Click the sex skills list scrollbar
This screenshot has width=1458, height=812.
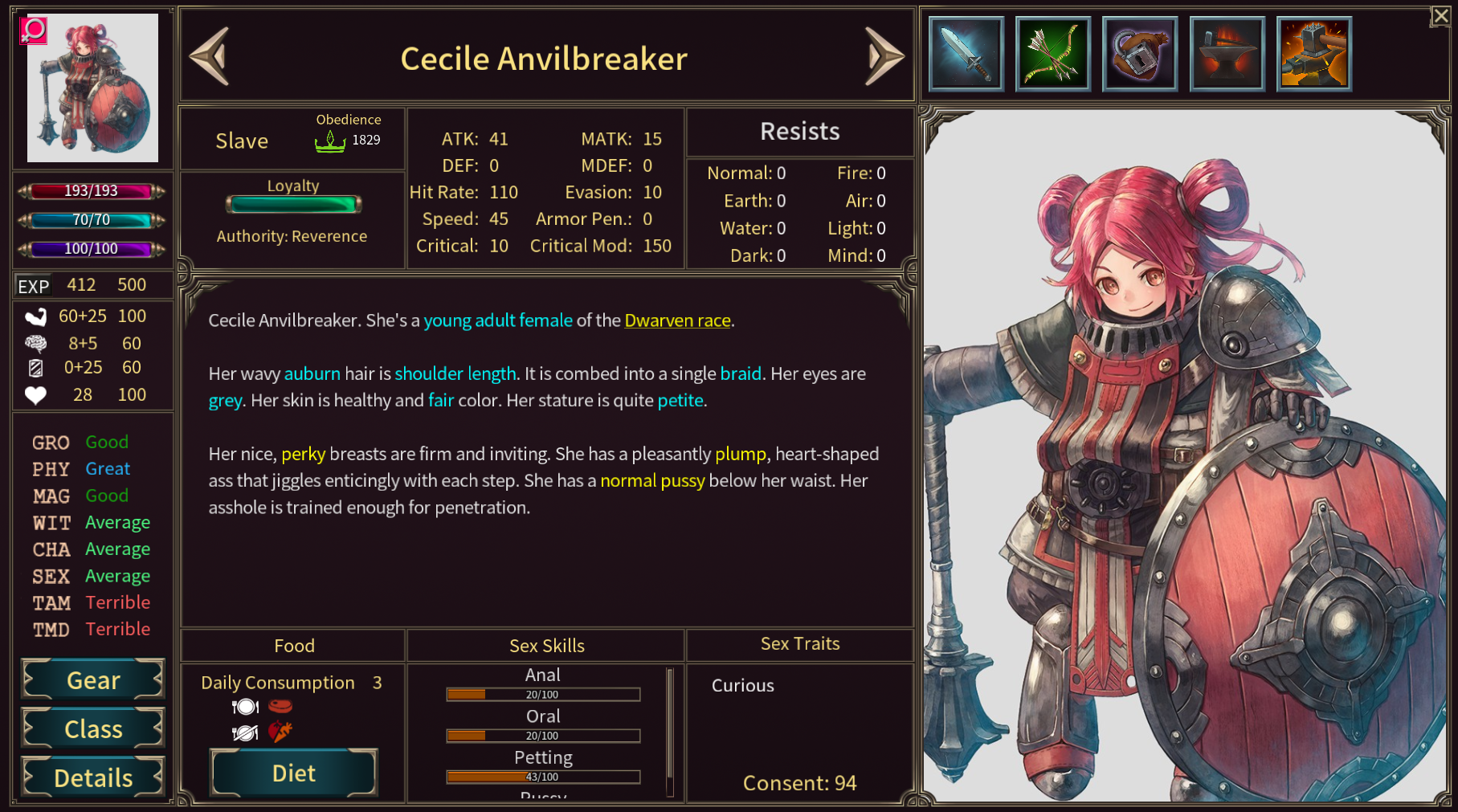point(670,731)
